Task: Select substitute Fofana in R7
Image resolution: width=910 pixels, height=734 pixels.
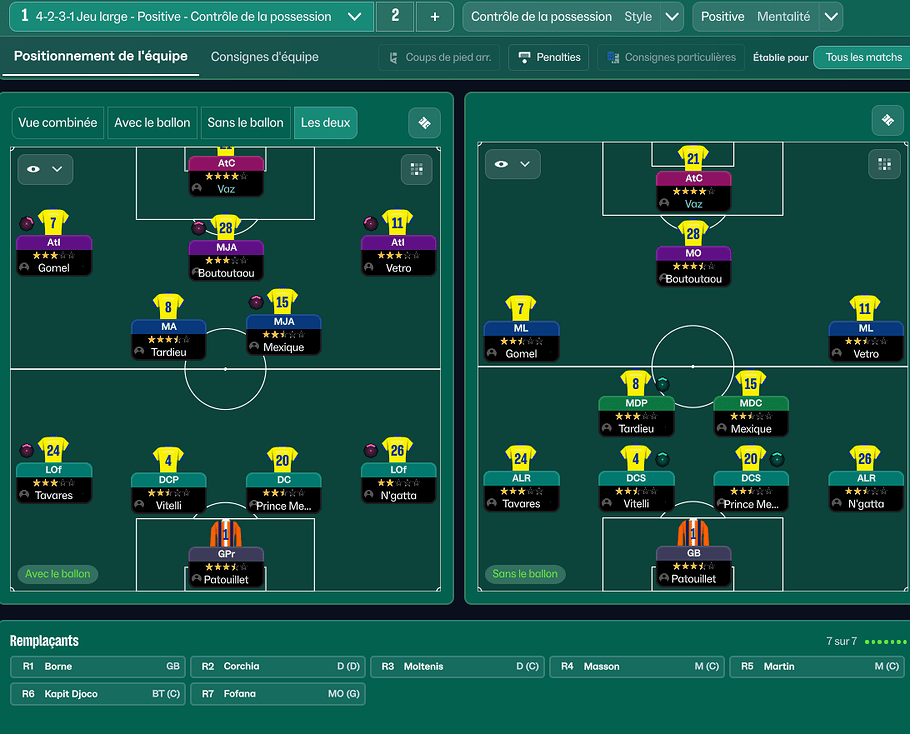Action: coord(277,693)
